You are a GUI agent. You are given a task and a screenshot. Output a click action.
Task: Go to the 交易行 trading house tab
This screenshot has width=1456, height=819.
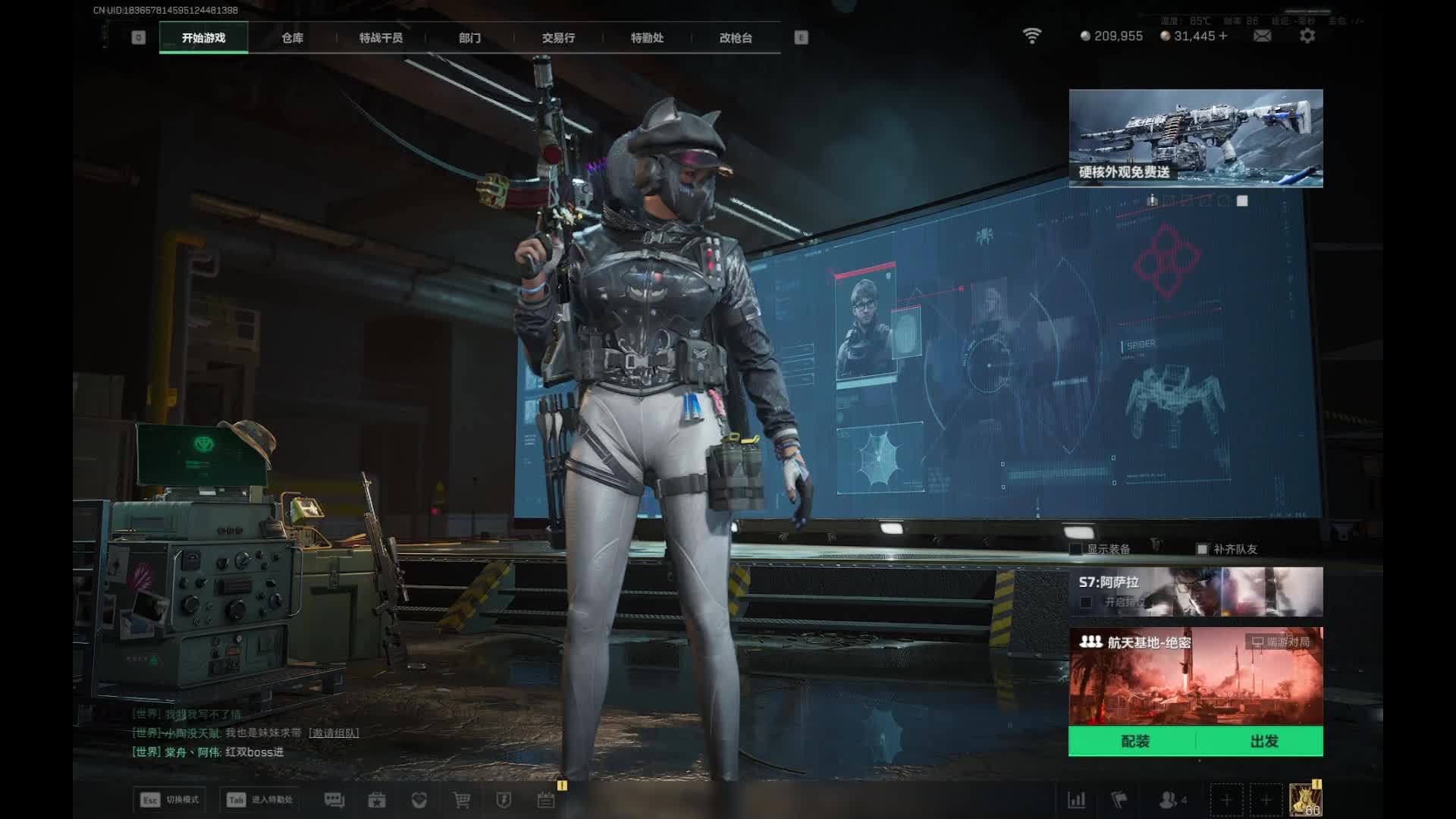[x=558, y=38]
